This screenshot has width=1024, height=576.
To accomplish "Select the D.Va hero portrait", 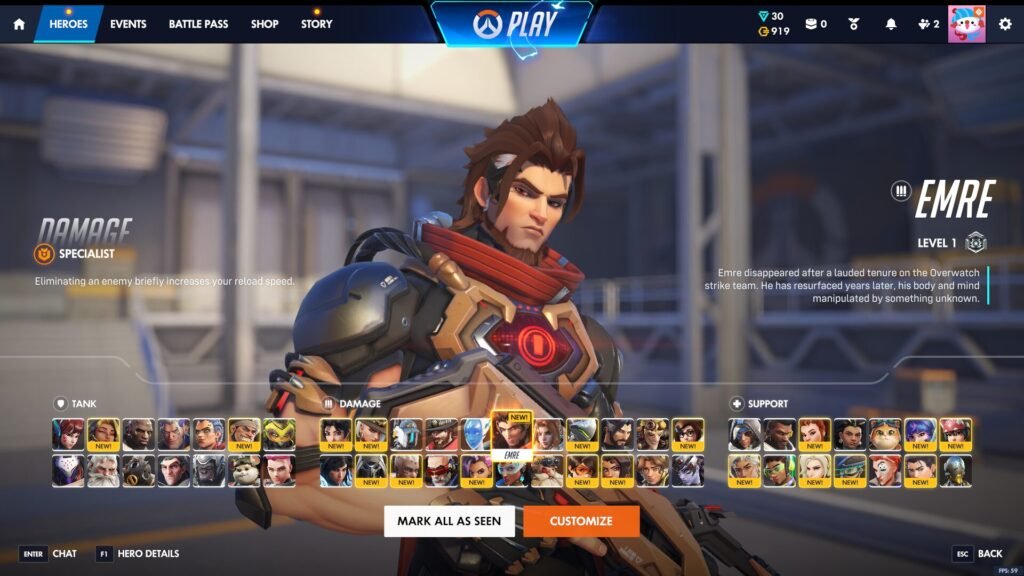I will [x=68, y=434].
